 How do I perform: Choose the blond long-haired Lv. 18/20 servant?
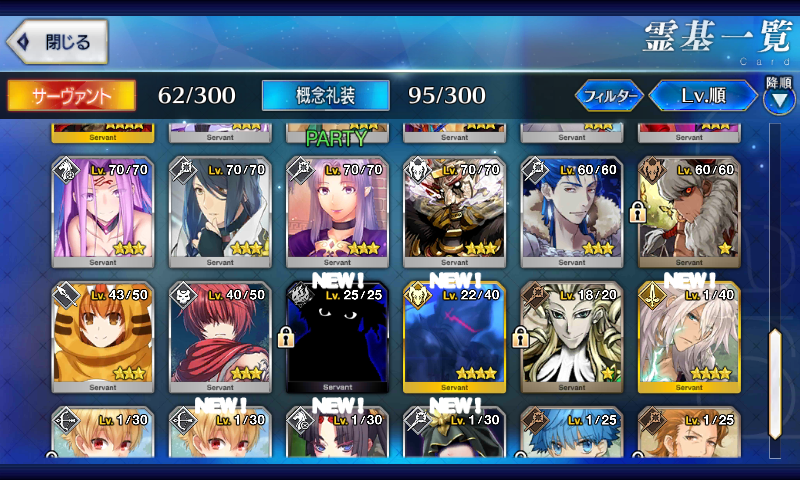tap(572, 337)
